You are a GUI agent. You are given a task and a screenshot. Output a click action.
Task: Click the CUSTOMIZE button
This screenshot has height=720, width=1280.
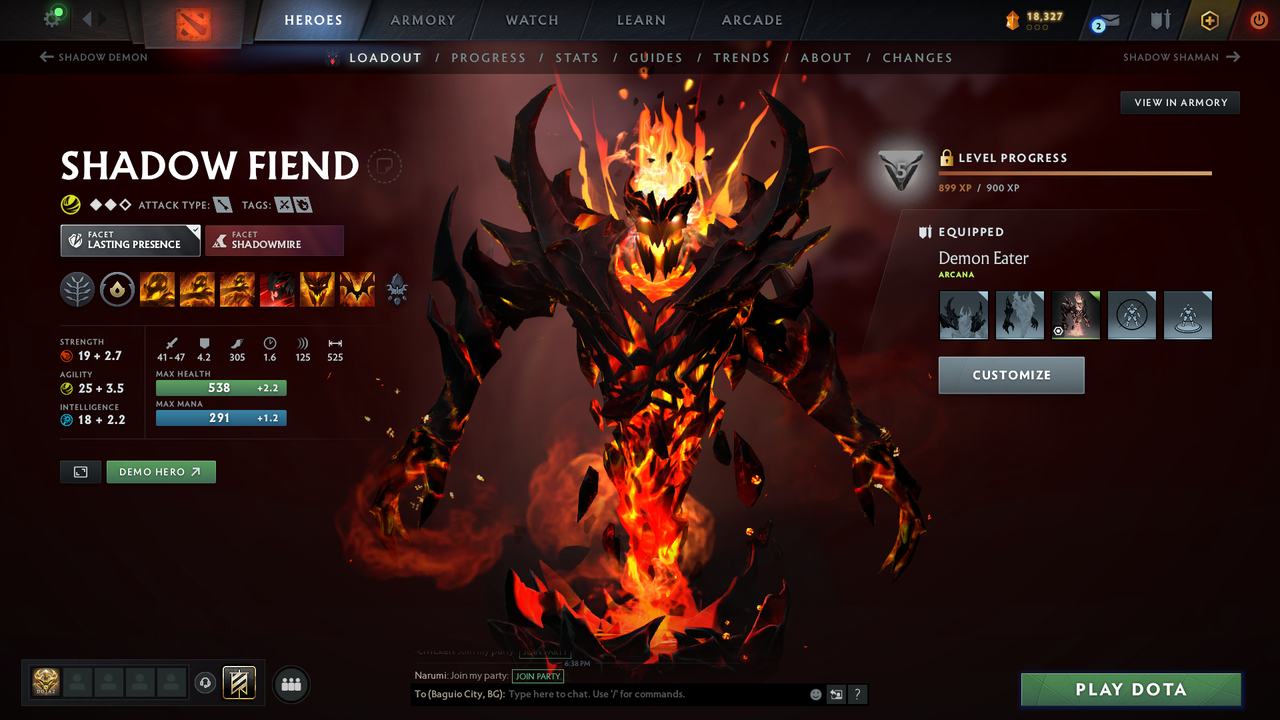(1011, 375)
